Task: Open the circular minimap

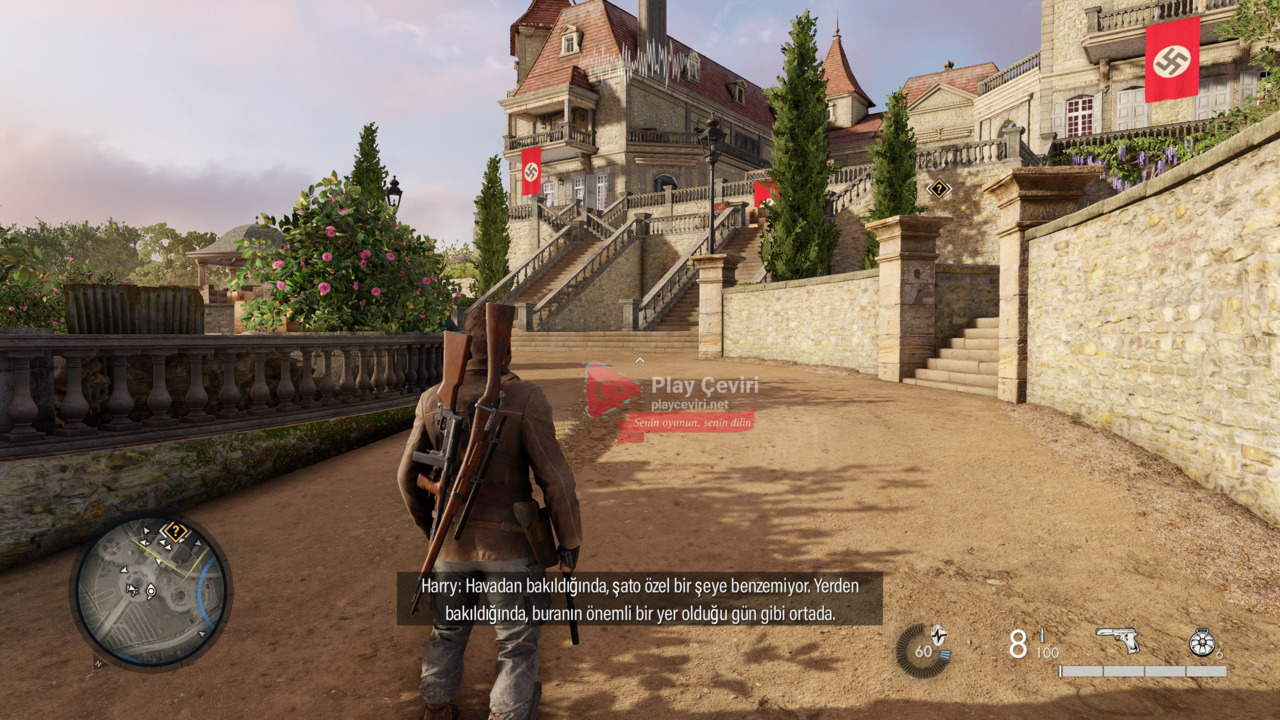Action: tap(151, 591)
